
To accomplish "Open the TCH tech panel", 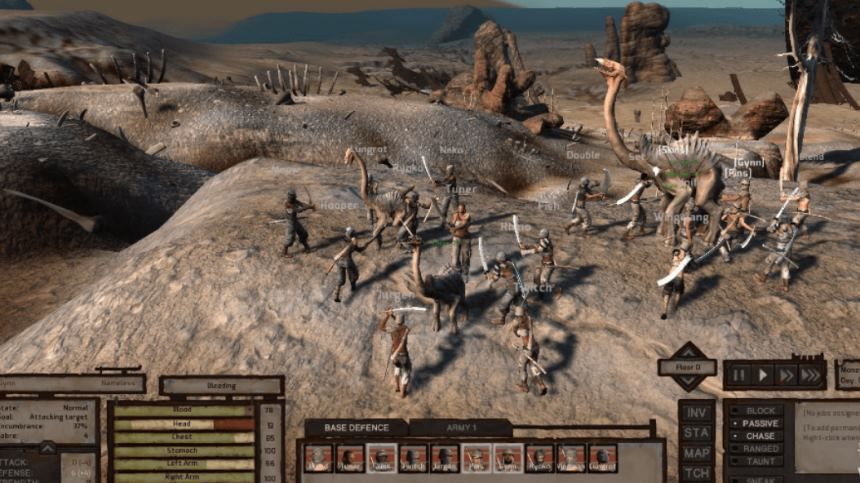I will click(x=697, y=473).
